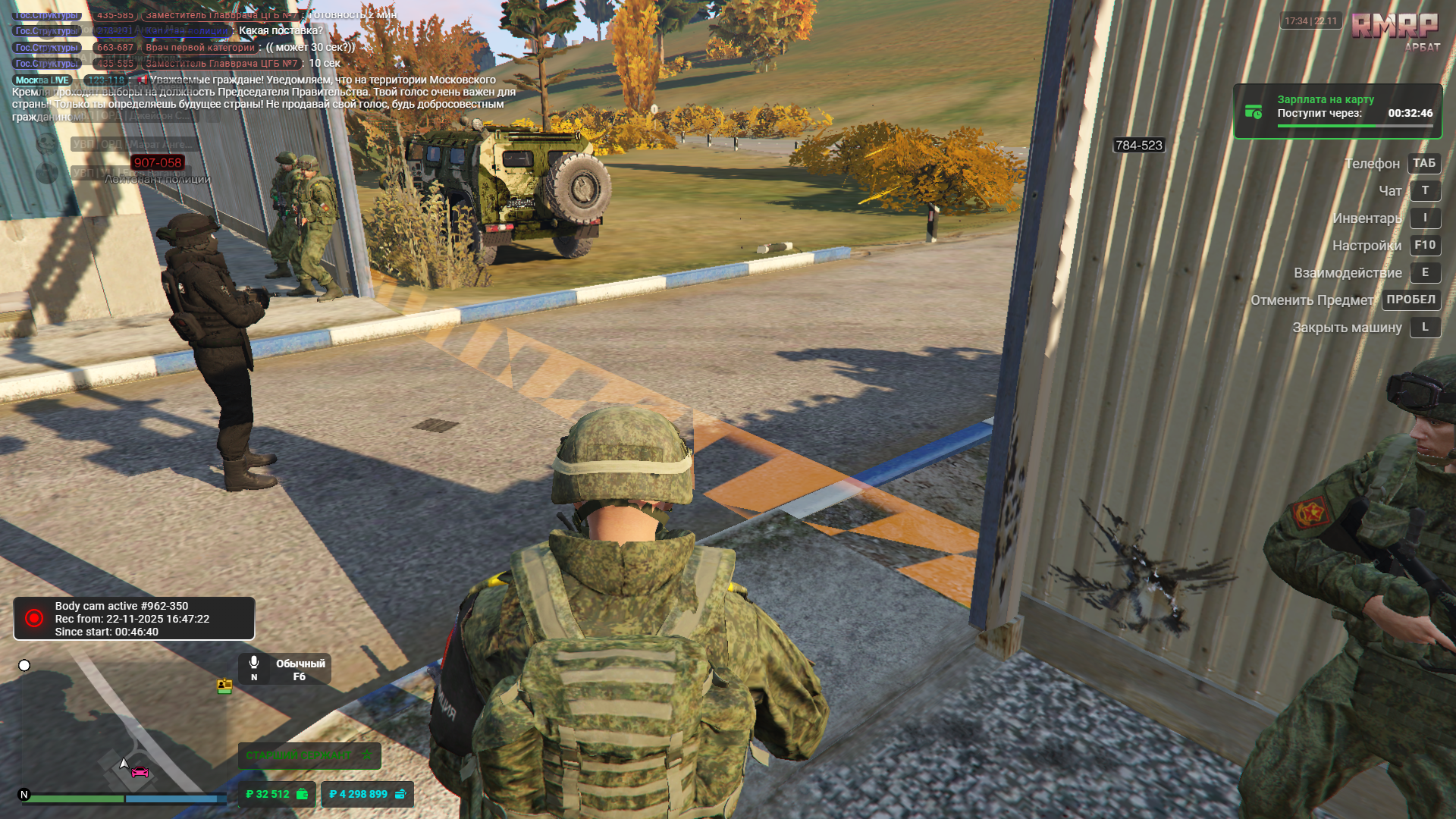Click Закрыть машину action
This screenshot has height=819, width=1456.
click(1347, 328)
